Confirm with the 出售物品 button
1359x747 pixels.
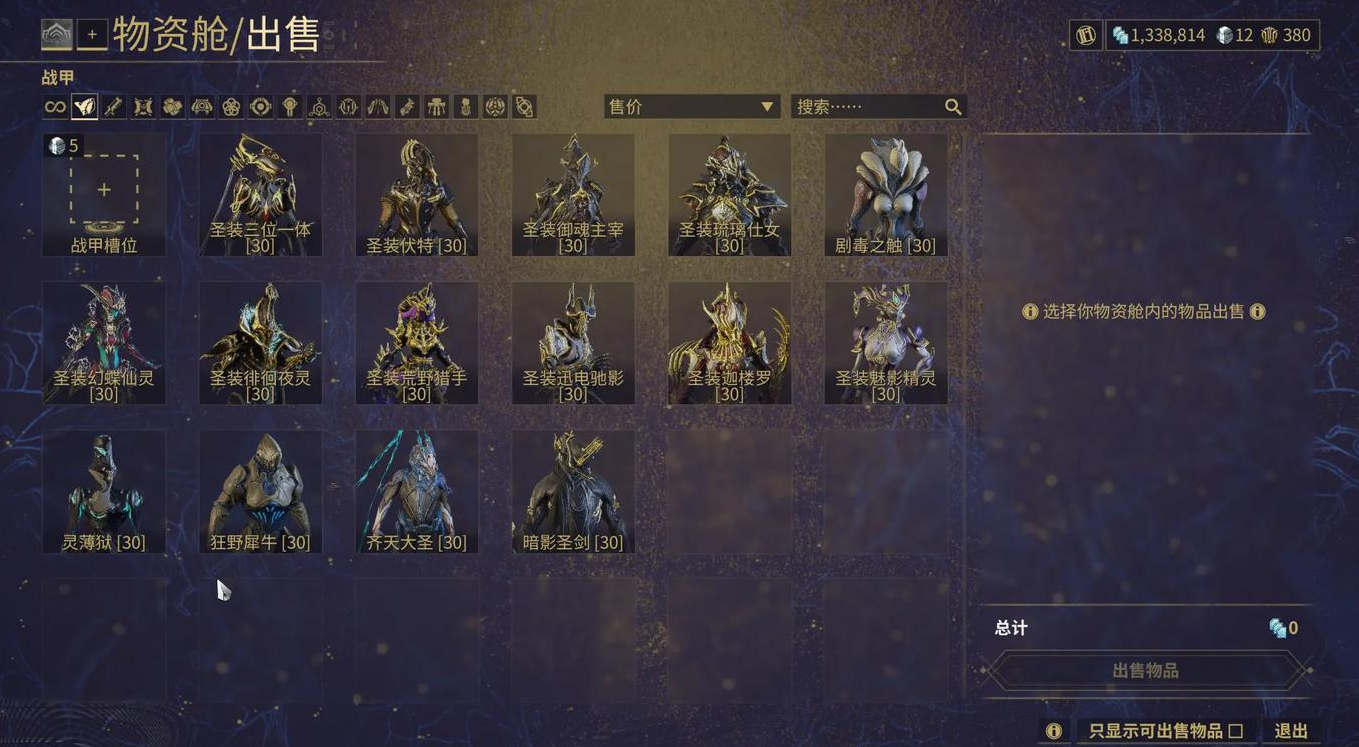1145,671
